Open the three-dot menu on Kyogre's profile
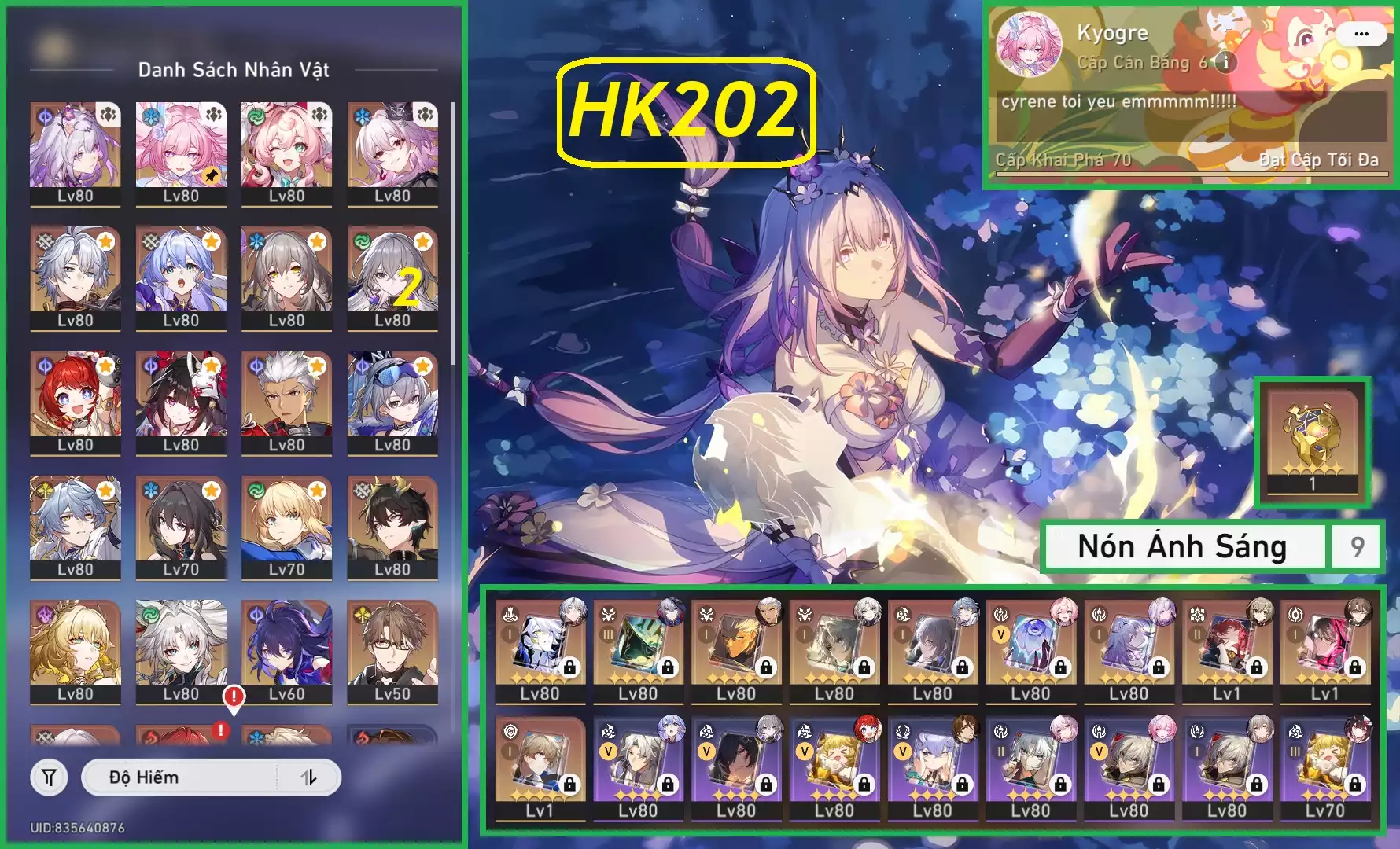Viewport: 1400px width, 849px height. click(x=1361, y=34)
